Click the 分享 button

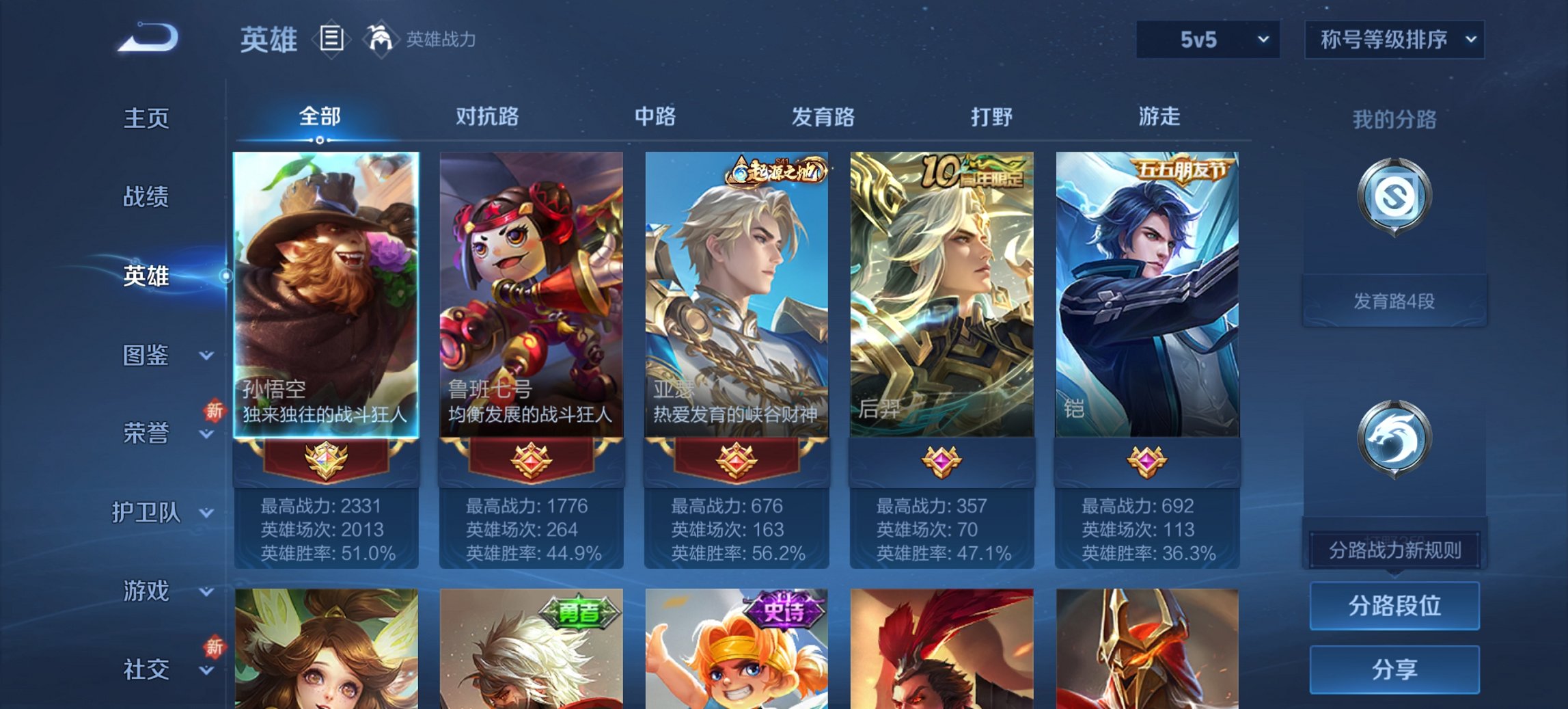[x=1394, y=671]
